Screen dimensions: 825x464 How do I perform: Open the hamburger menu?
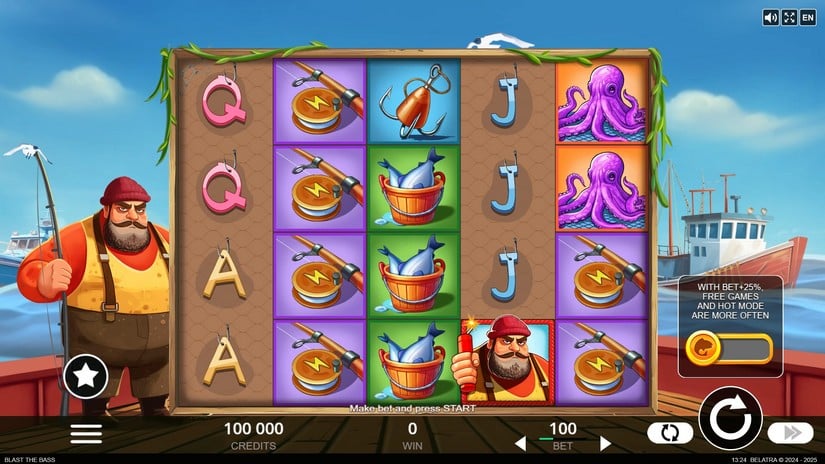tap(86, 433)
